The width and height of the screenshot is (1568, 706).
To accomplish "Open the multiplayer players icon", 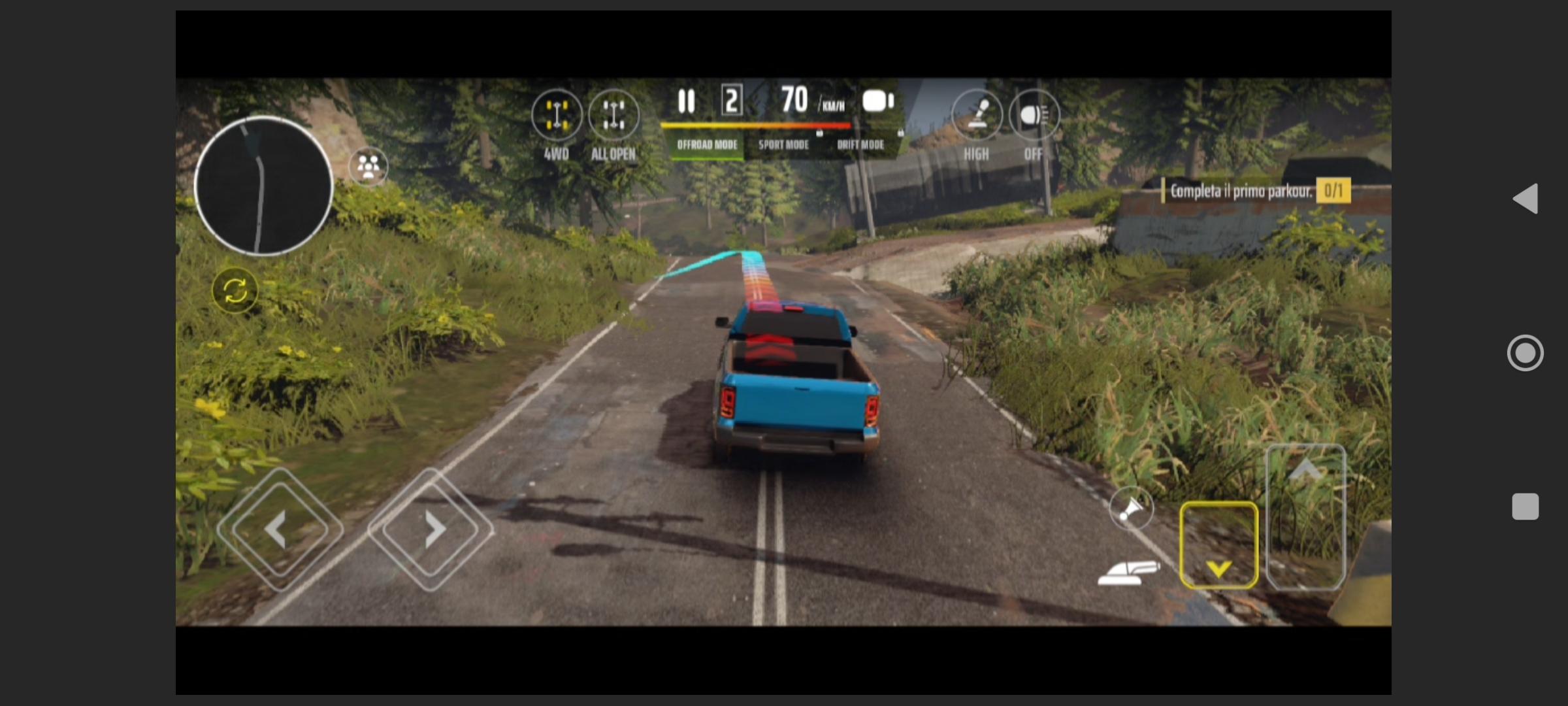I will coord(368,166).
